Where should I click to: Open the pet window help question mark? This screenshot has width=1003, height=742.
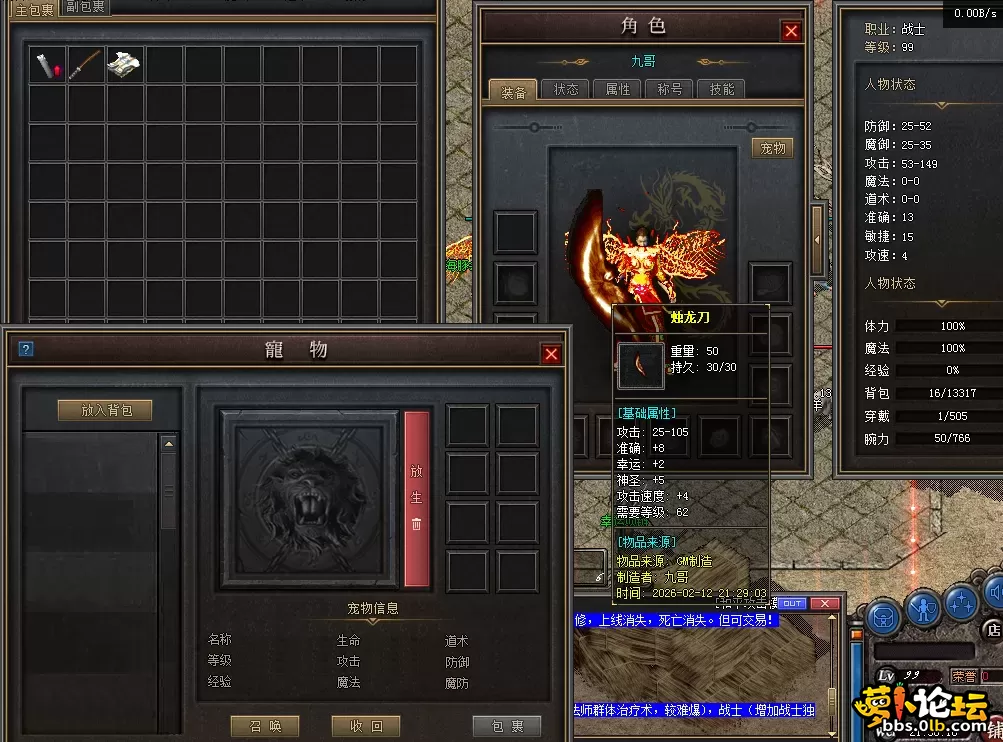26,349
